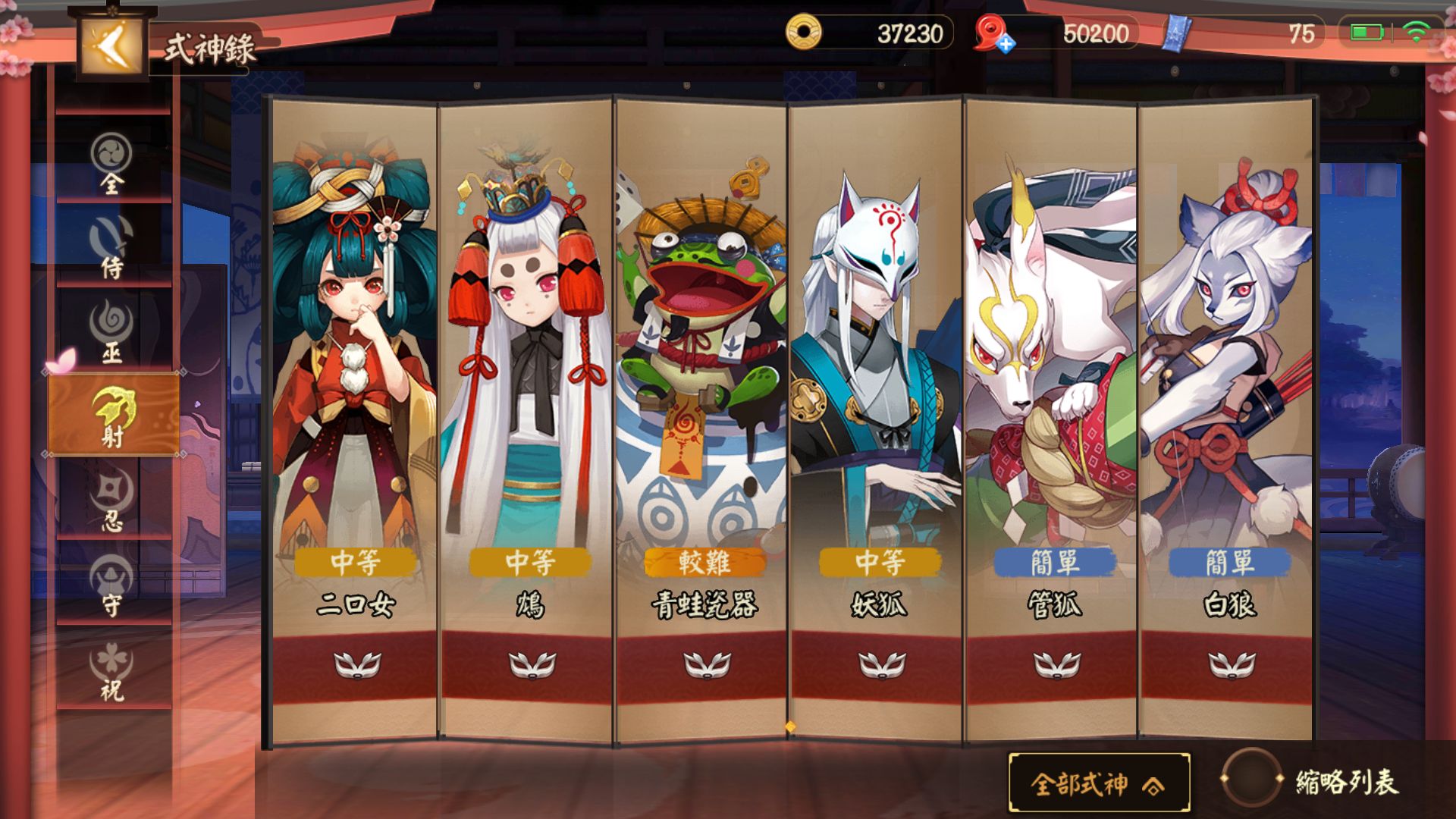Select the 二口女 banner tab
Viewport: 1456px width, 819px height.
(x=354, y=379)
